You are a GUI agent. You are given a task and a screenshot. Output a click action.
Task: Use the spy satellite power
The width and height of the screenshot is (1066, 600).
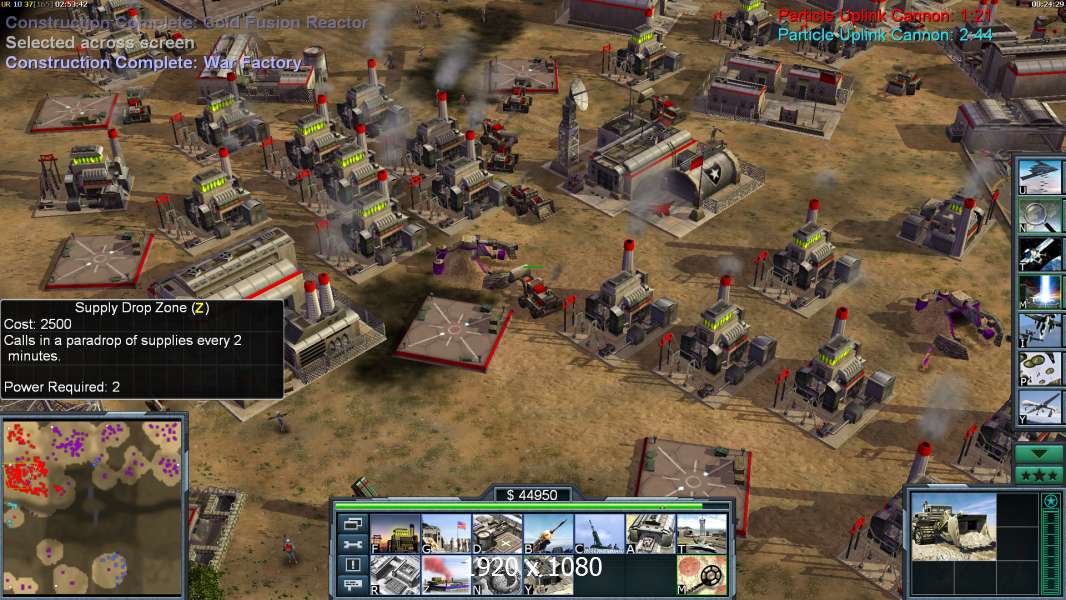click(1039, 253)
